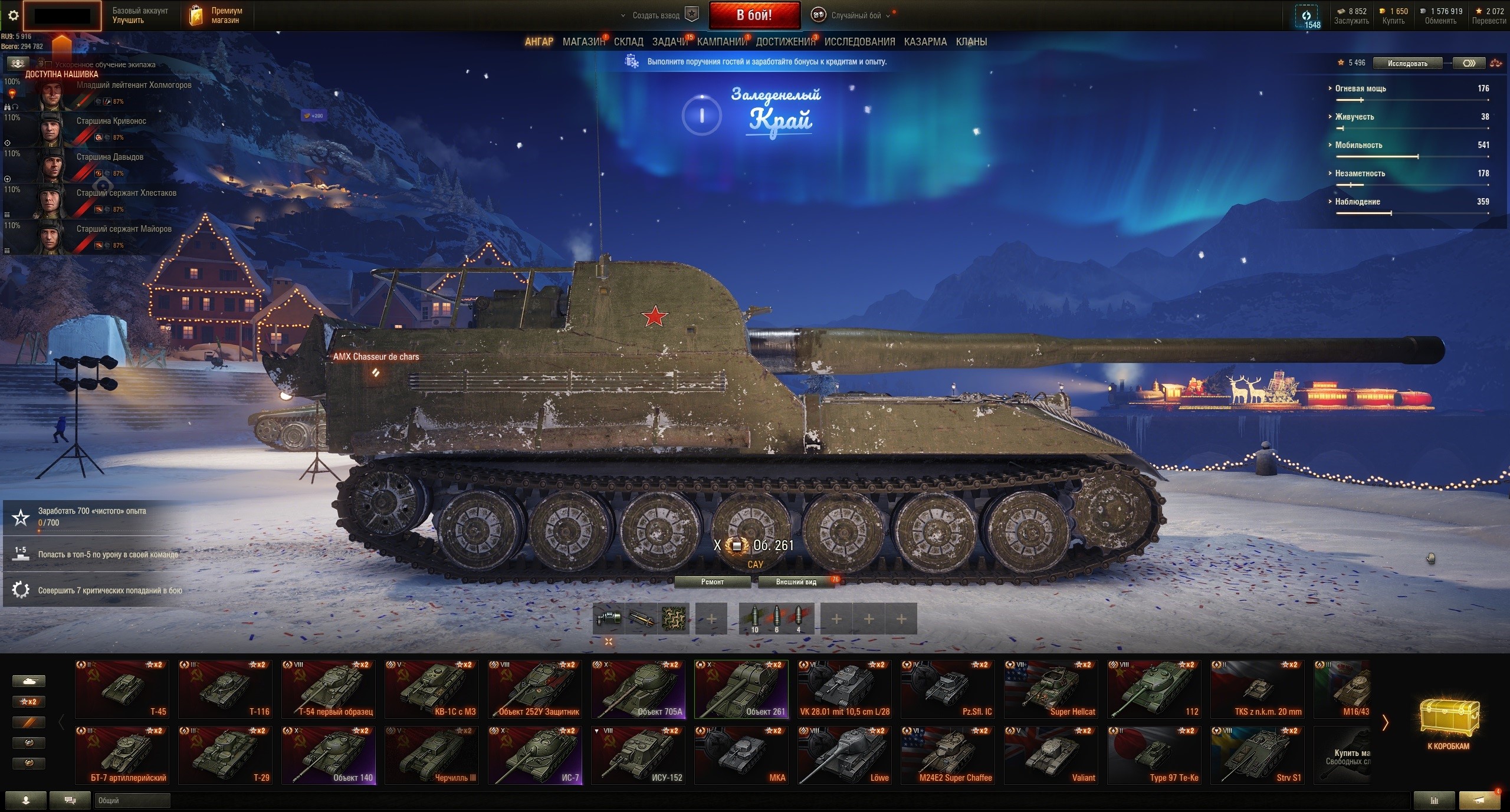Open the ЗАДАЧИ menu item
This screenshot has width=1510, height=812.
pos(667,41)
